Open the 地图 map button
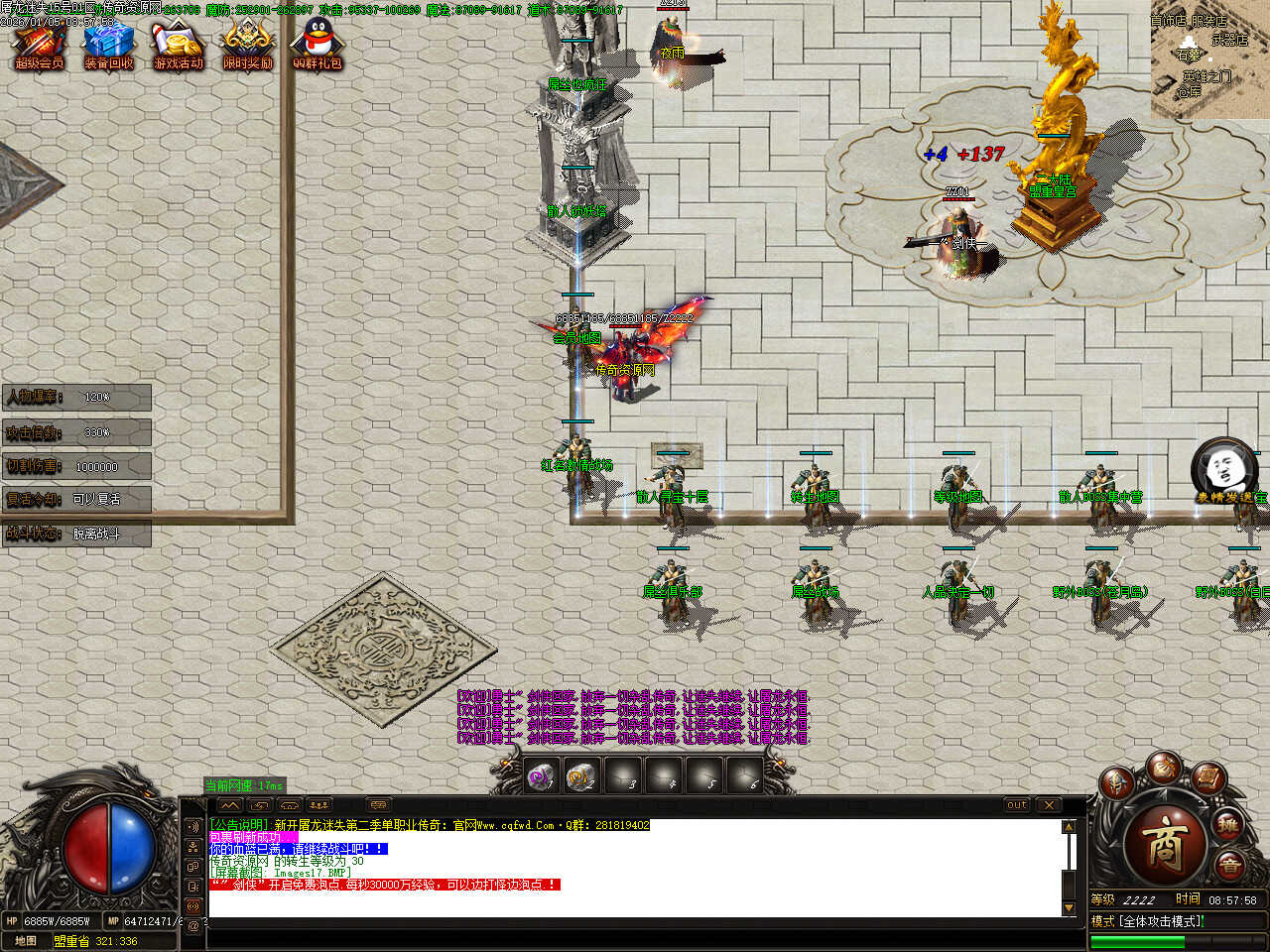The width and height of the screenshot is (1270, 952). [x=26, y=941]
